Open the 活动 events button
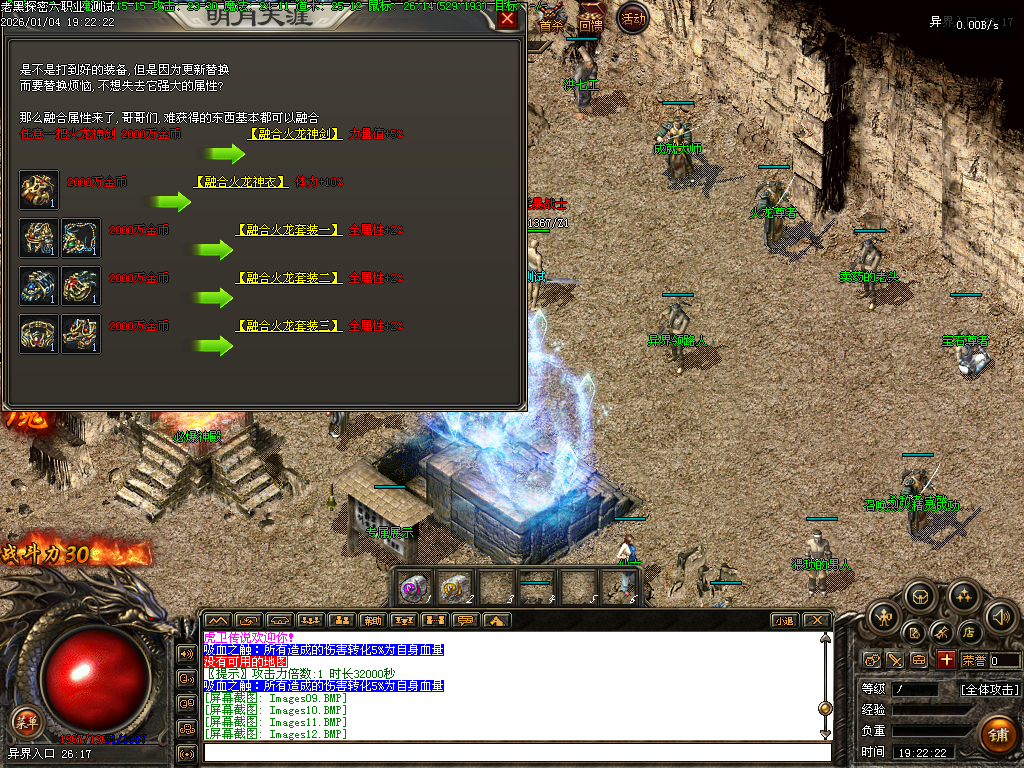1024x768 pixels. (632, 18)
